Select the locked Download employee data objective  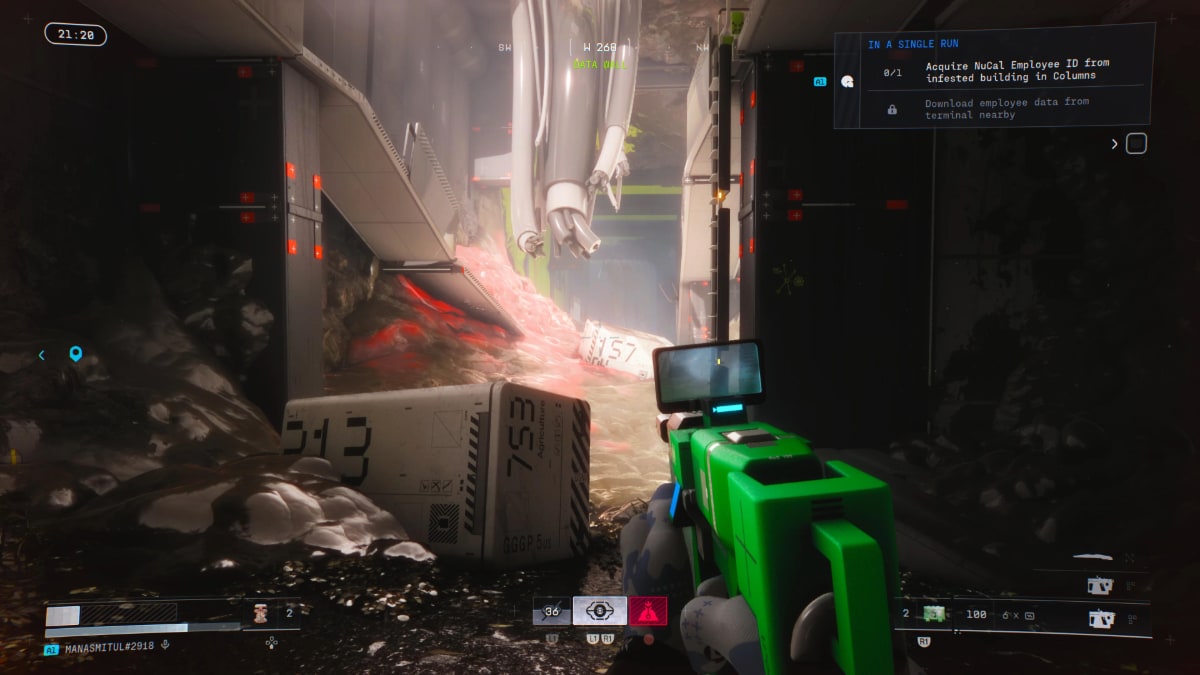(x=1006, y=108)
